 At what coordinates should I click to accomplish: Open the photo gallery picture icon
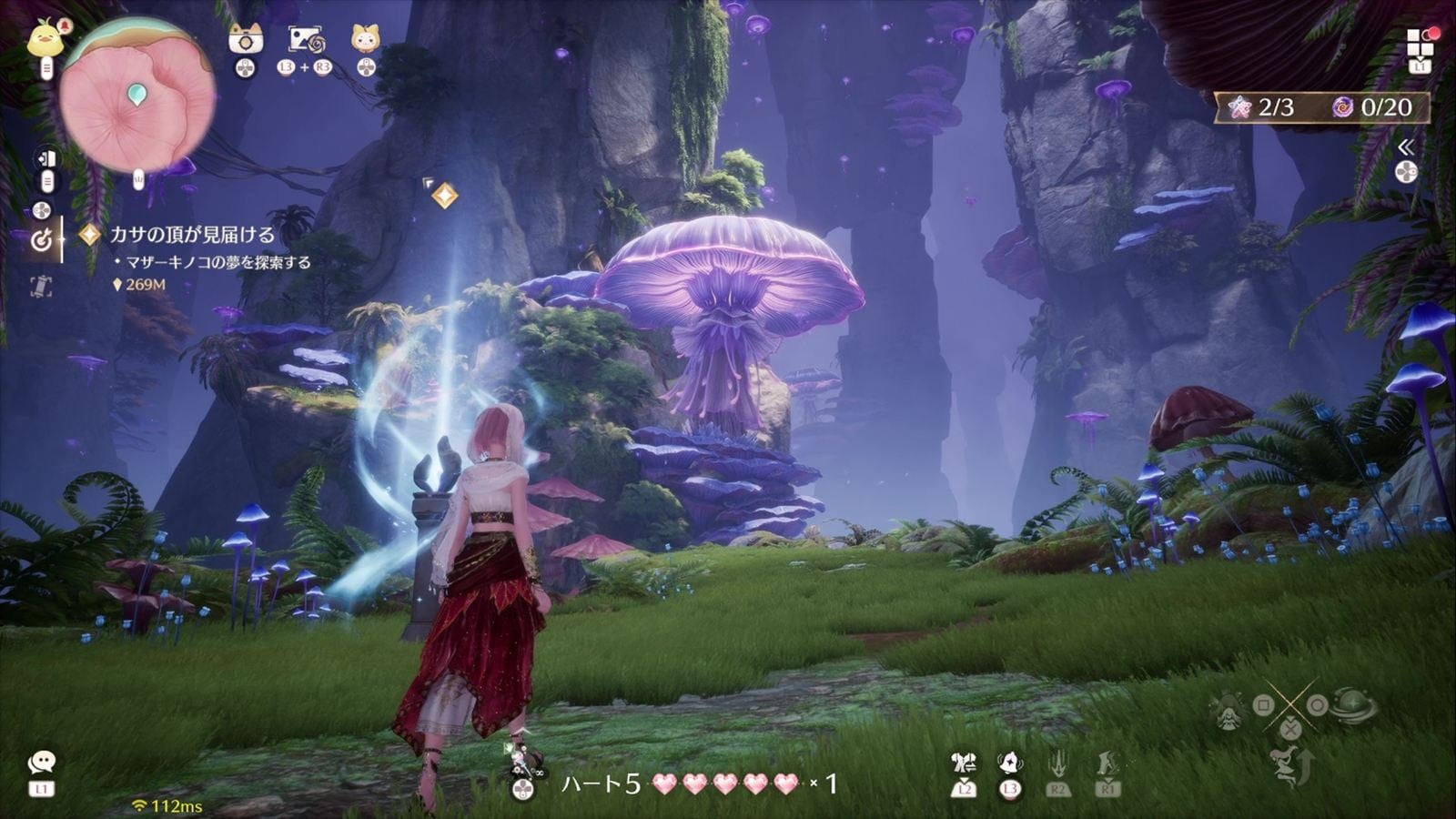[305, 39]
